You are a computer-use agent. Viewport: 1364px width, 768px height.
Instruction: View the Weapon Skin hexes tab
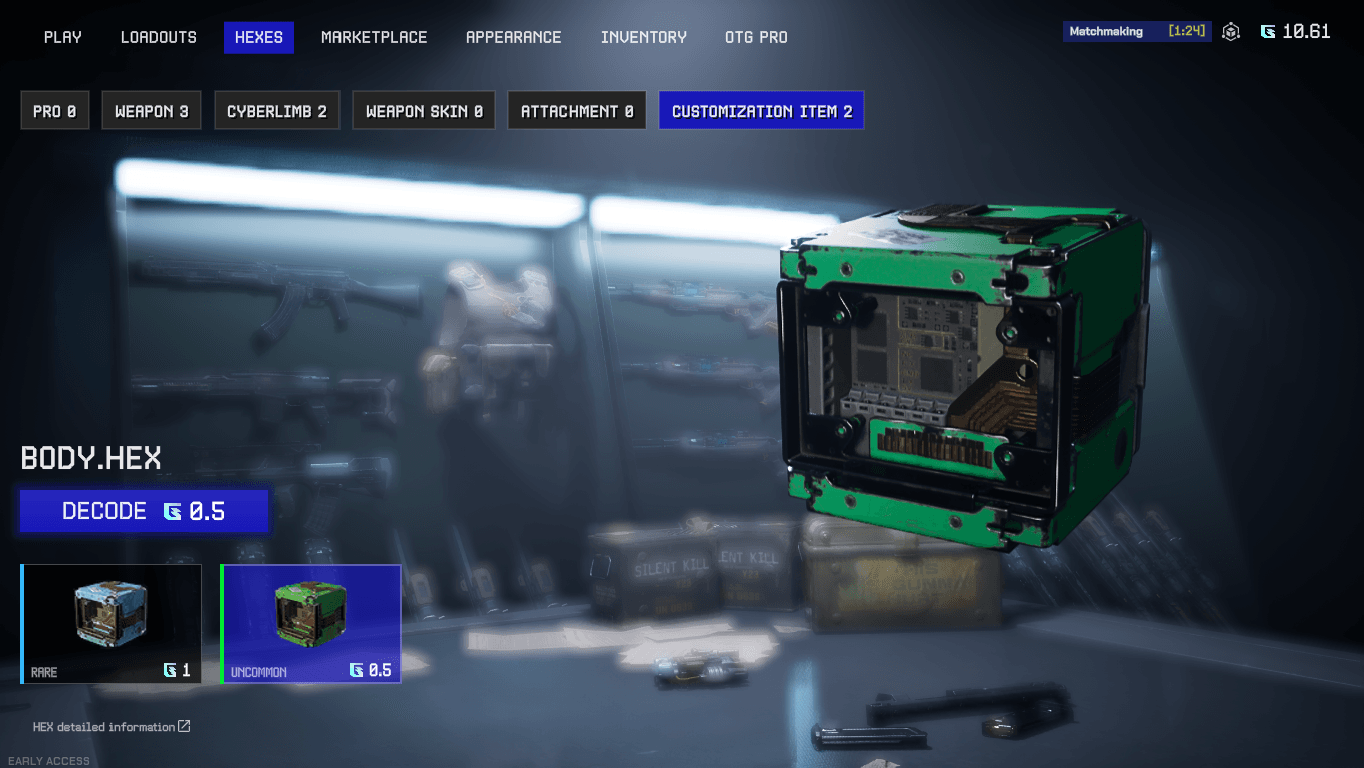424,111
